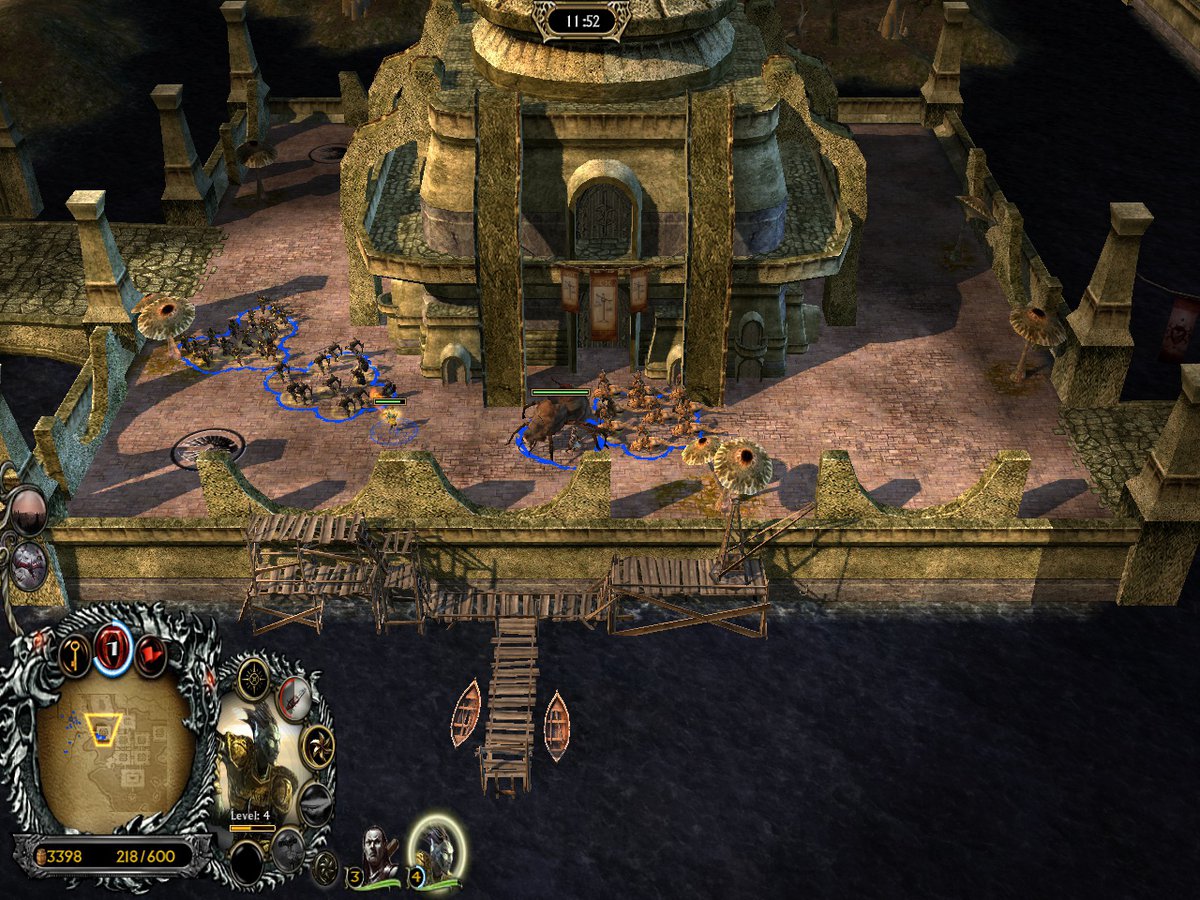
Task: Activate the golden swirl ability
Action: point(318,746)
